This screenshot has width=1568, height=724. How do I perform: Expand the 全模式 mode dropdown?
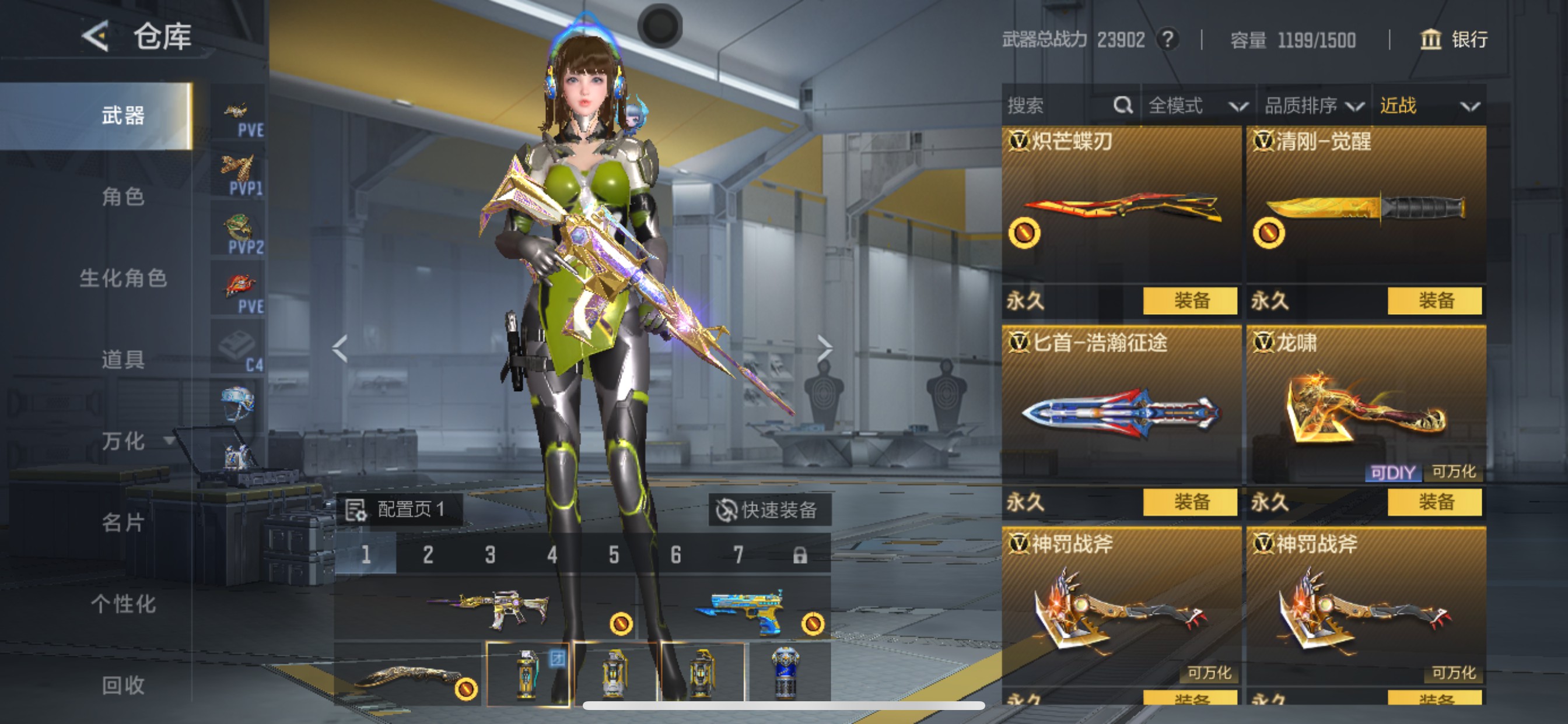tap(1196, 106)
